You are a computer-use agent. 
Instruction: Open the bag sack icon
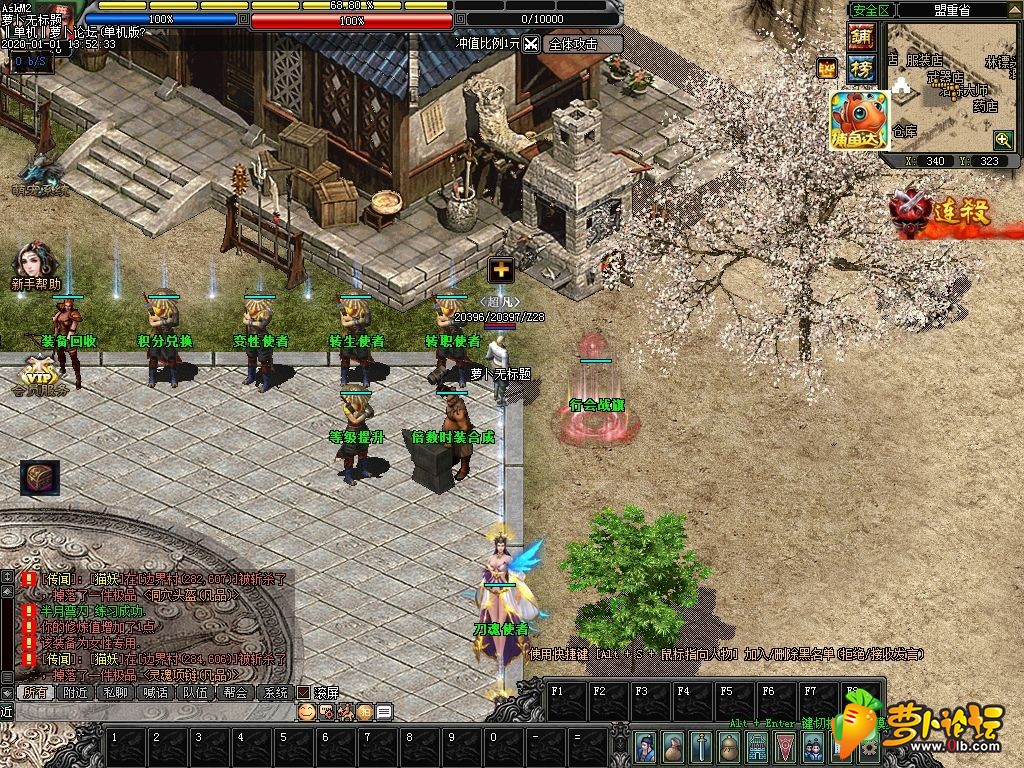[675, 746]
